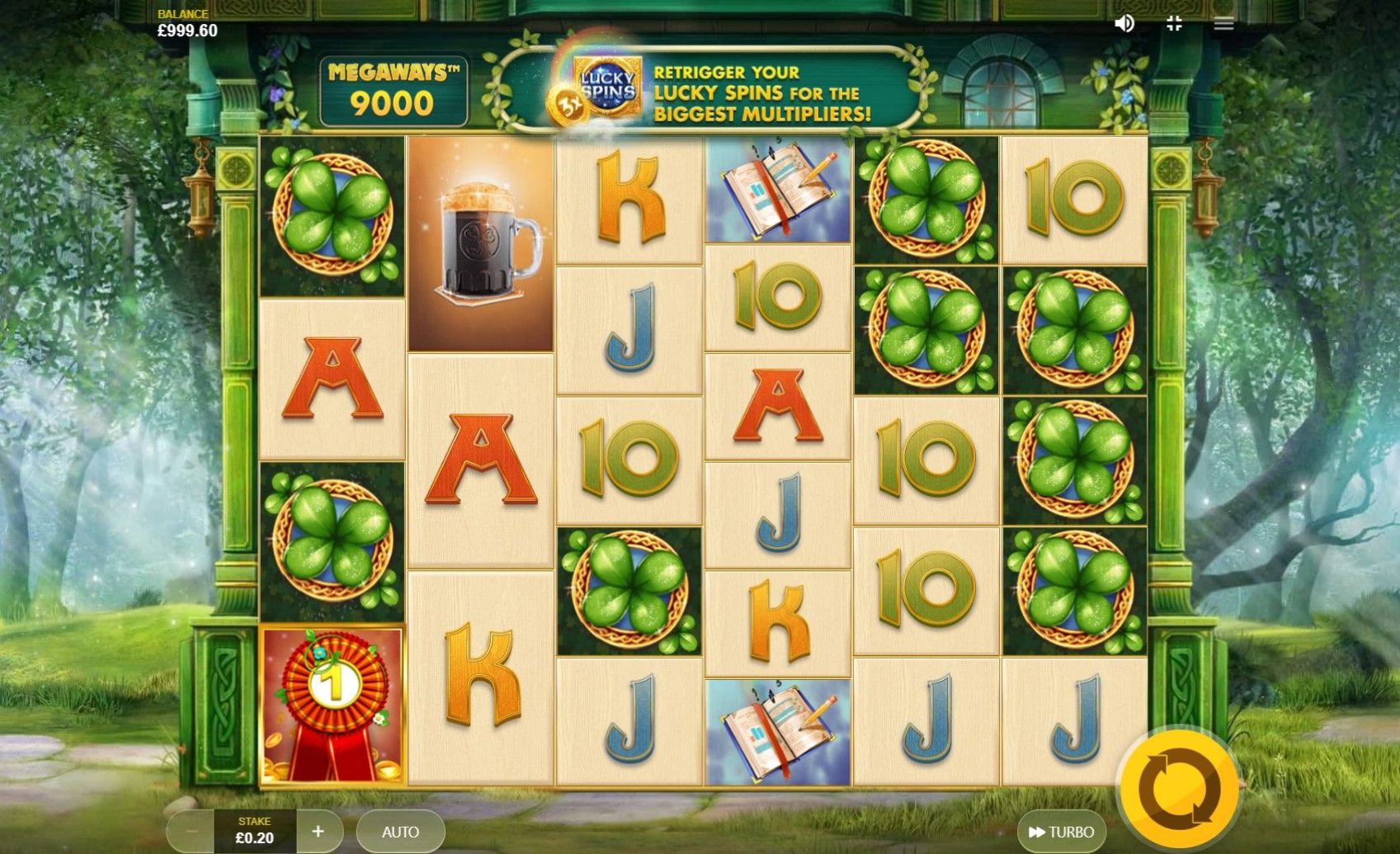Open the hamburger menu
1400x854 pixels.
pos(1223,24)
